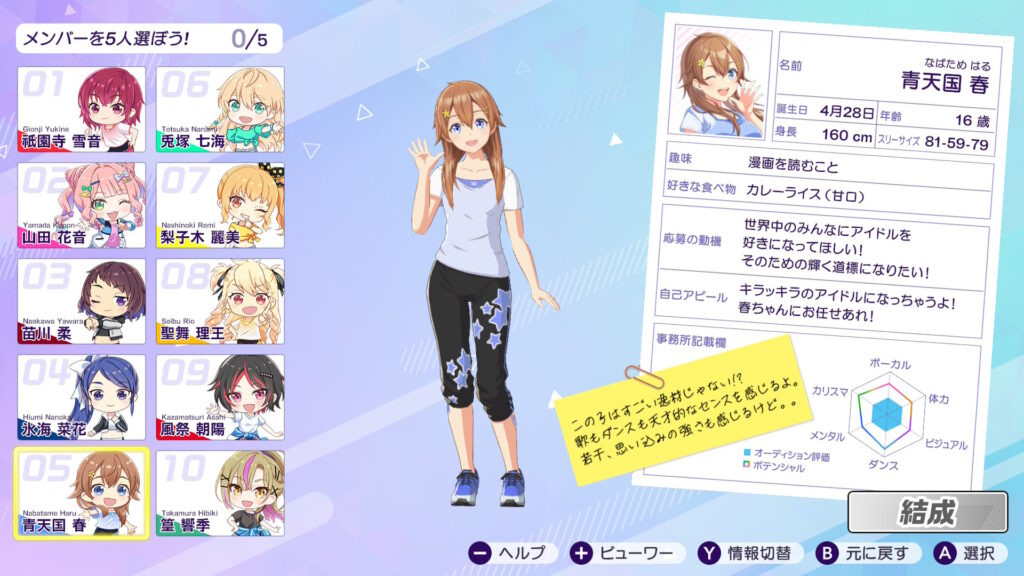Select member 09 Kazamatsuri Asahi
This screenshot has width=1024, height=576.
220,397
